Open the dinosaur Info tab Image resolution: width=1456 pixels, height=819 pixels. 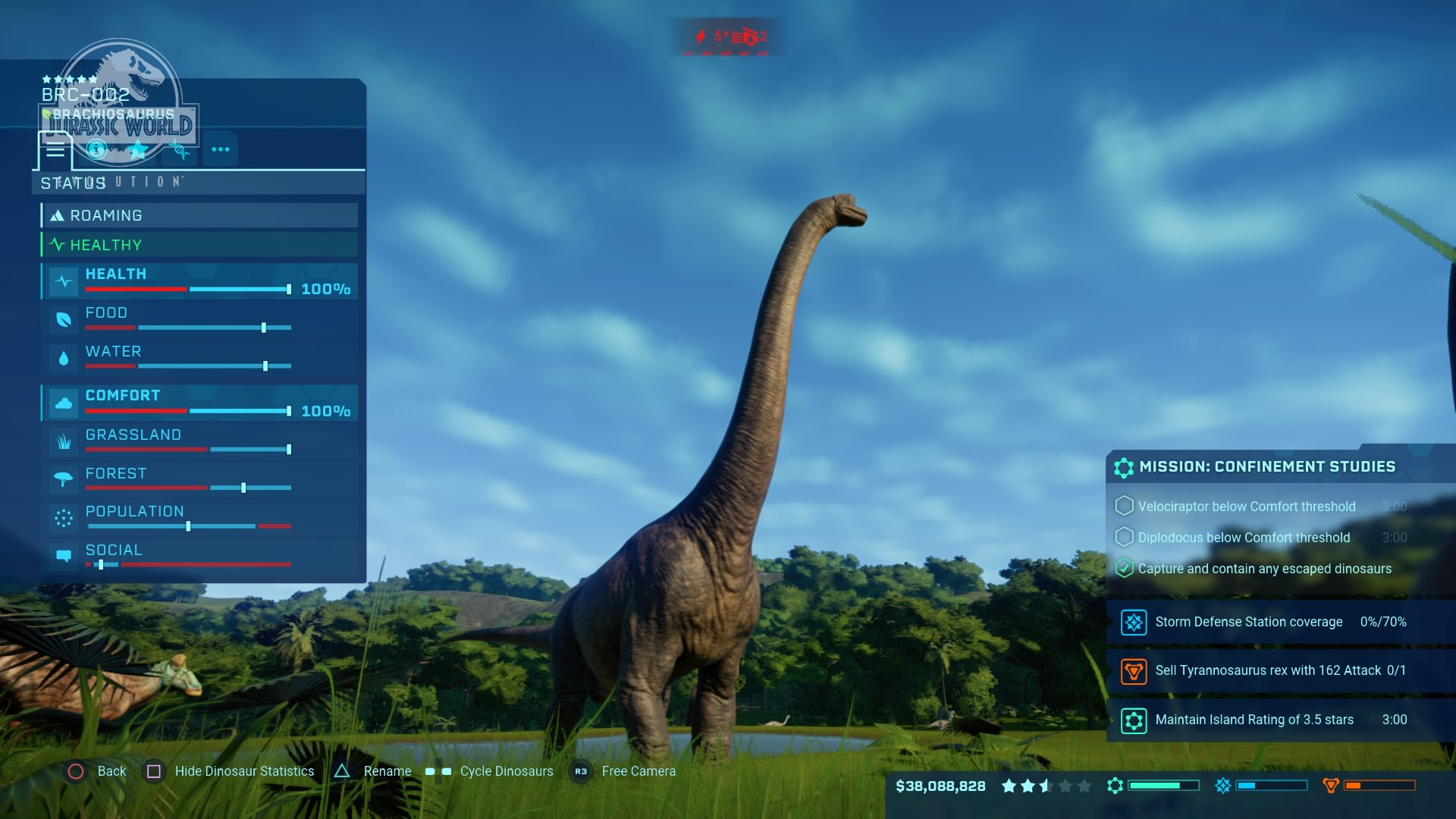coord(96,149)
